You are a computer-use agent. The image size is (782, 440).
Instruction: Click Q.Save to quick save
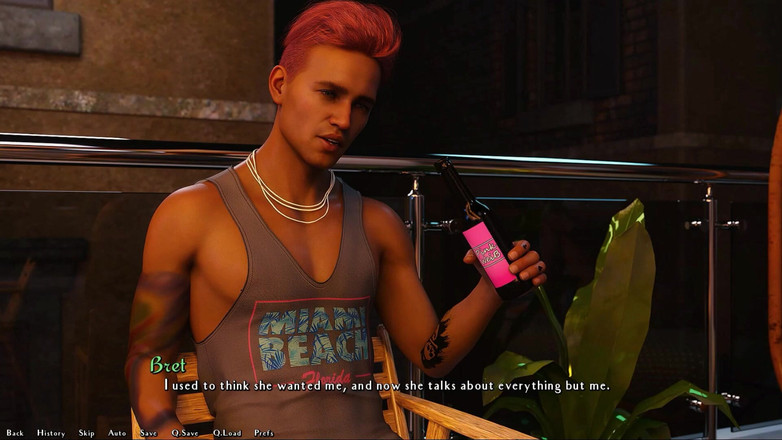click(x=185, y=433)
